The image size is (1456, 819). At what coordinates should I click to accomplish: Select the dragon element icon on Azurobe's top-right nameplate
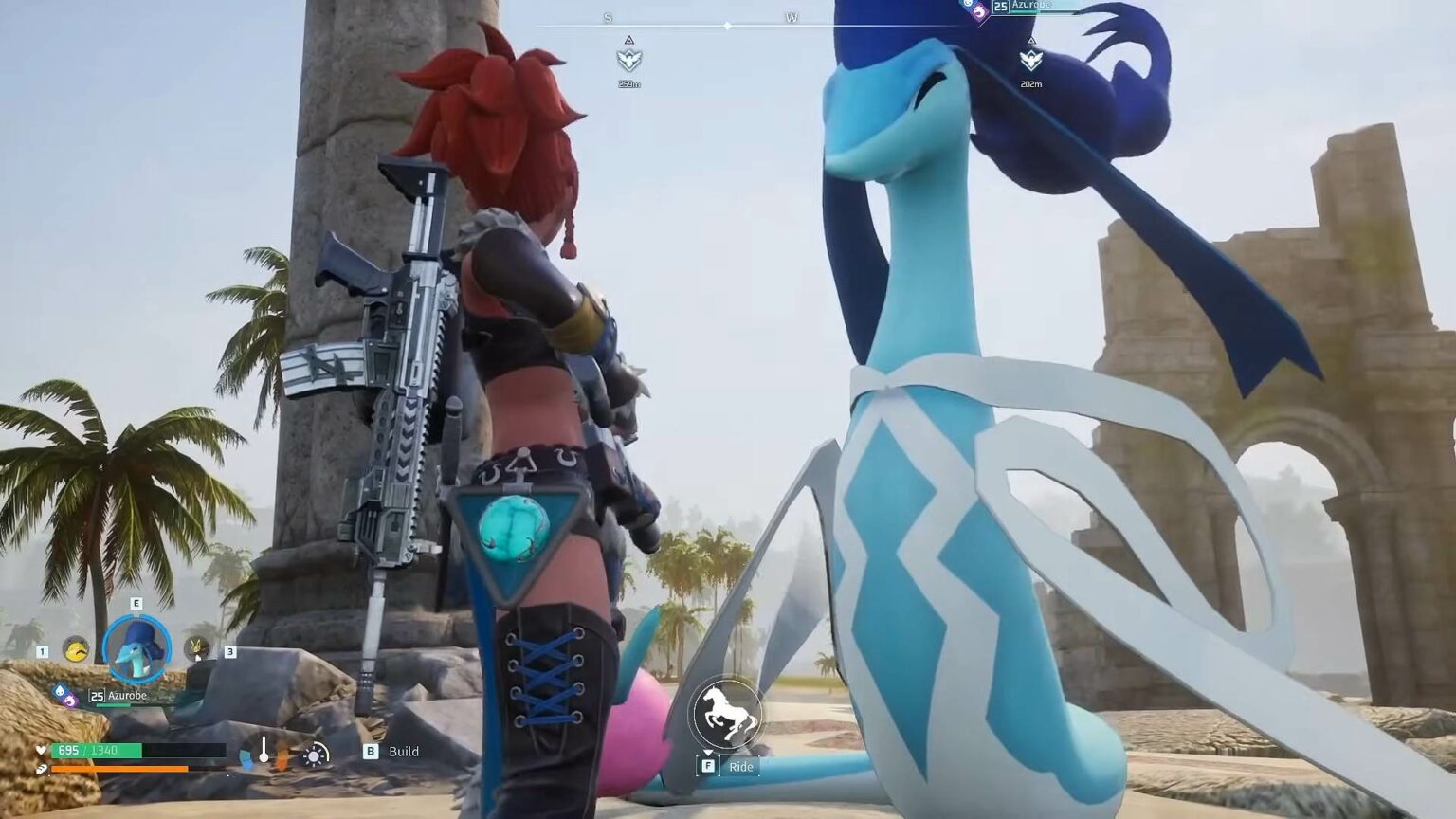pyautogui.click(x=978, y=9)
